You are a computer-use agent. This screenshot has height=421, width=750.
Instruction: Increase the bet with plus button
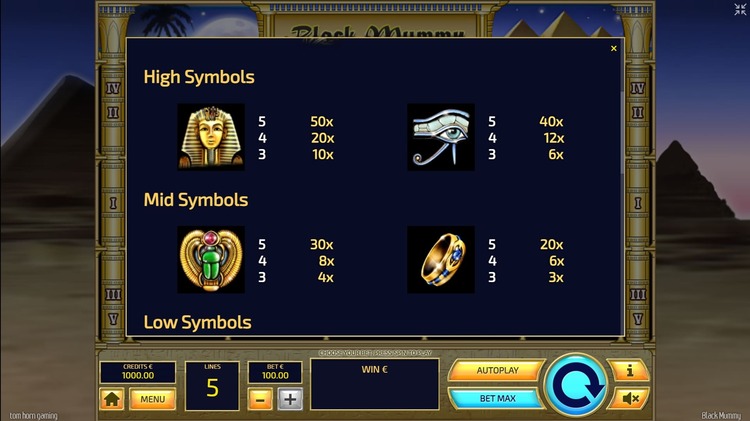pyautogui.click(x=290, y=399)
